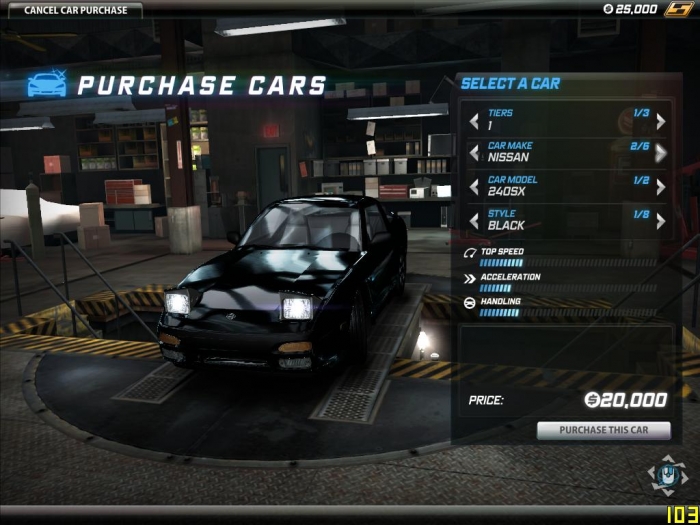Switch to next car make after Nissan

pyautogui.click(x=661, y=153)
